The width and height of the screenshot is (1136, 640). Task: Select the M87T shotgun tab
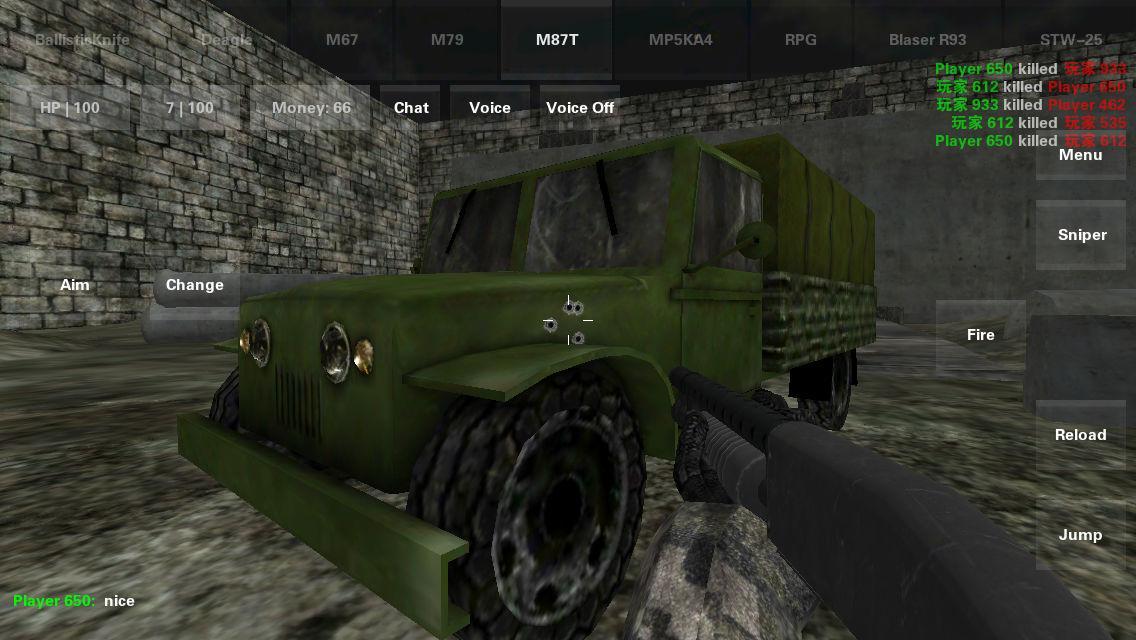557,40
